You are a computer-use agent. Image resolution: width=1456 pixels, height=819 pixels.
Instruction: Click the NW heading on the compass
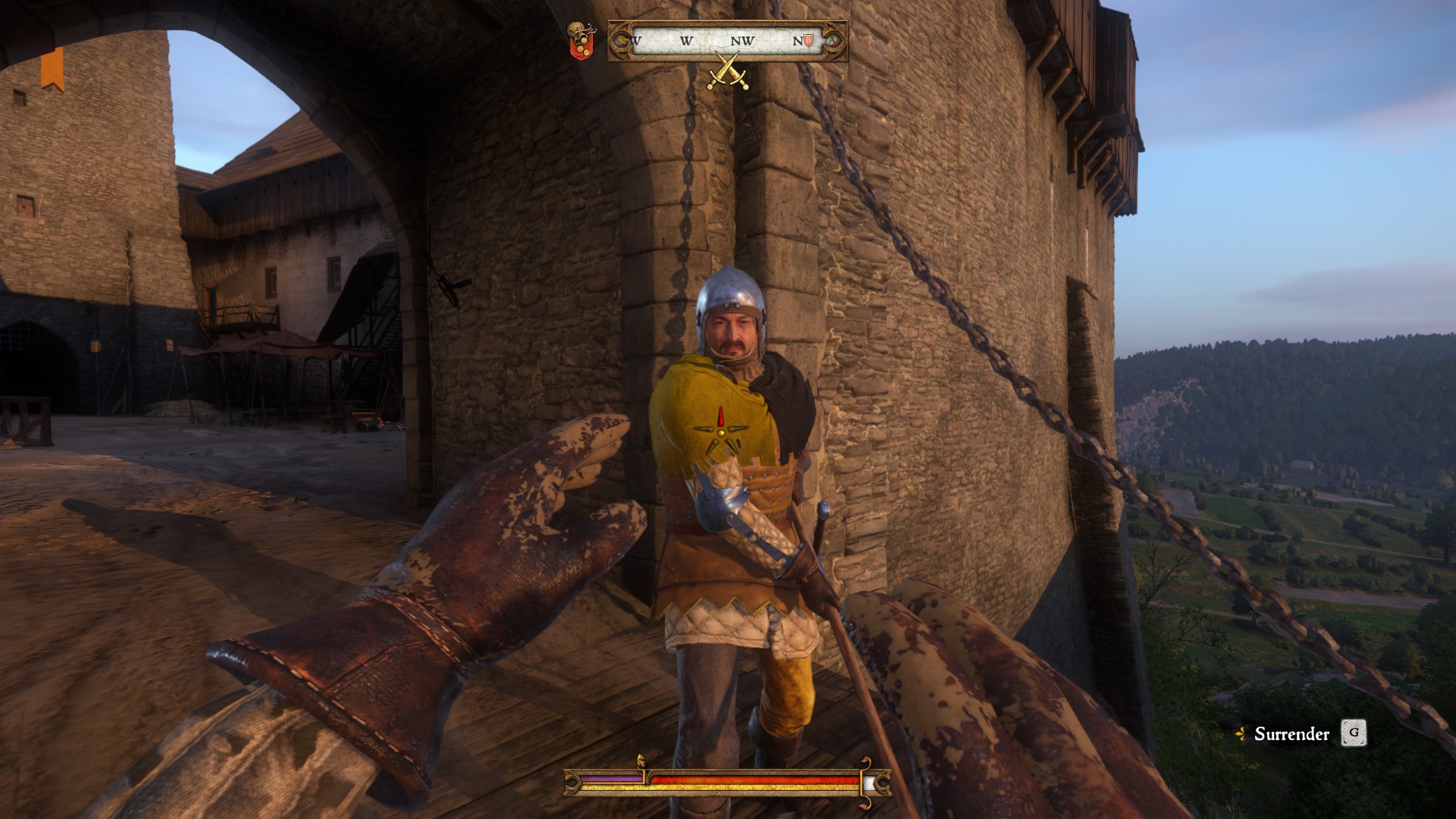742,41
